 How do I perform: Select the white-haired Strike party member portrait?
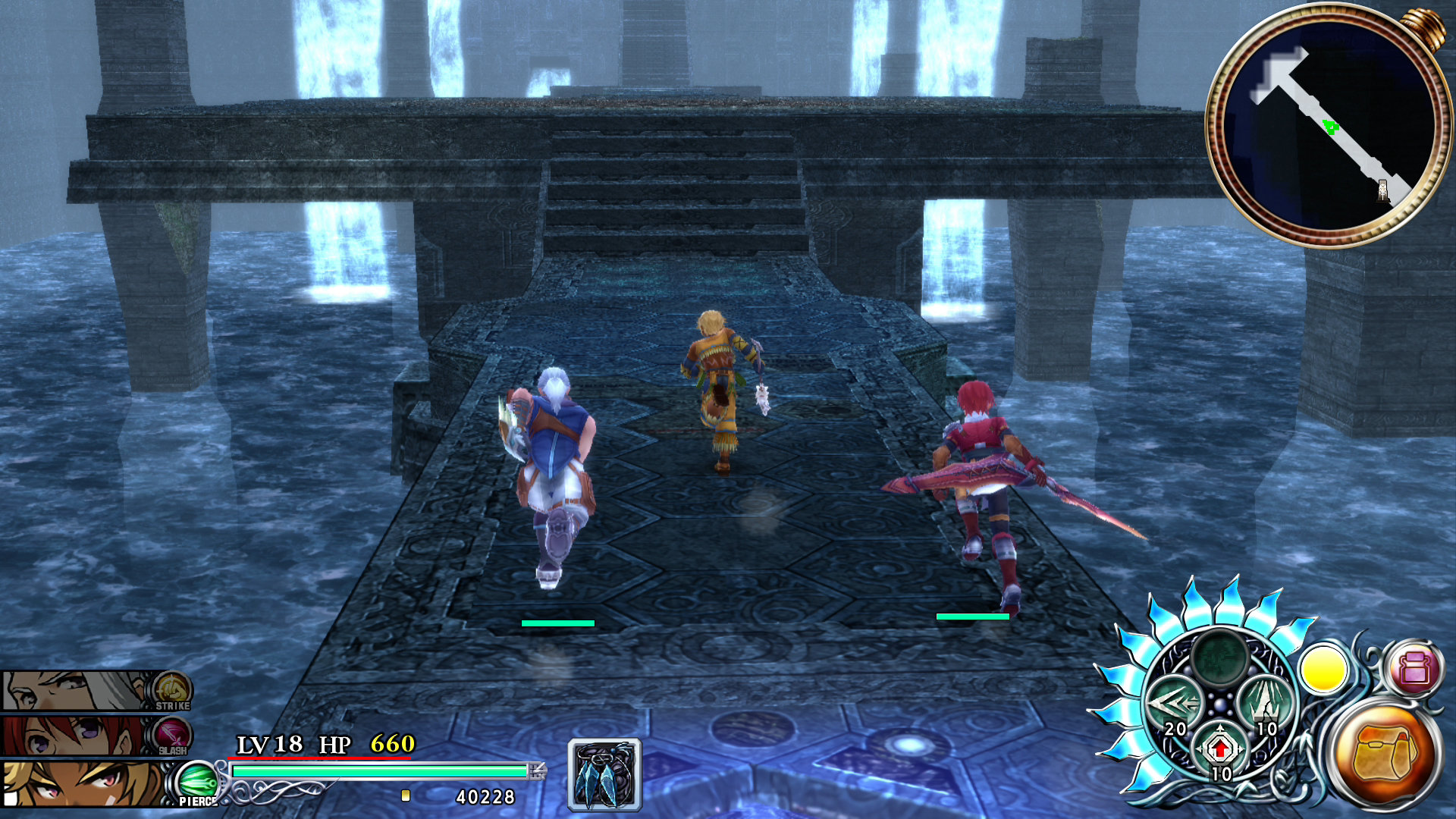point(76,690)
